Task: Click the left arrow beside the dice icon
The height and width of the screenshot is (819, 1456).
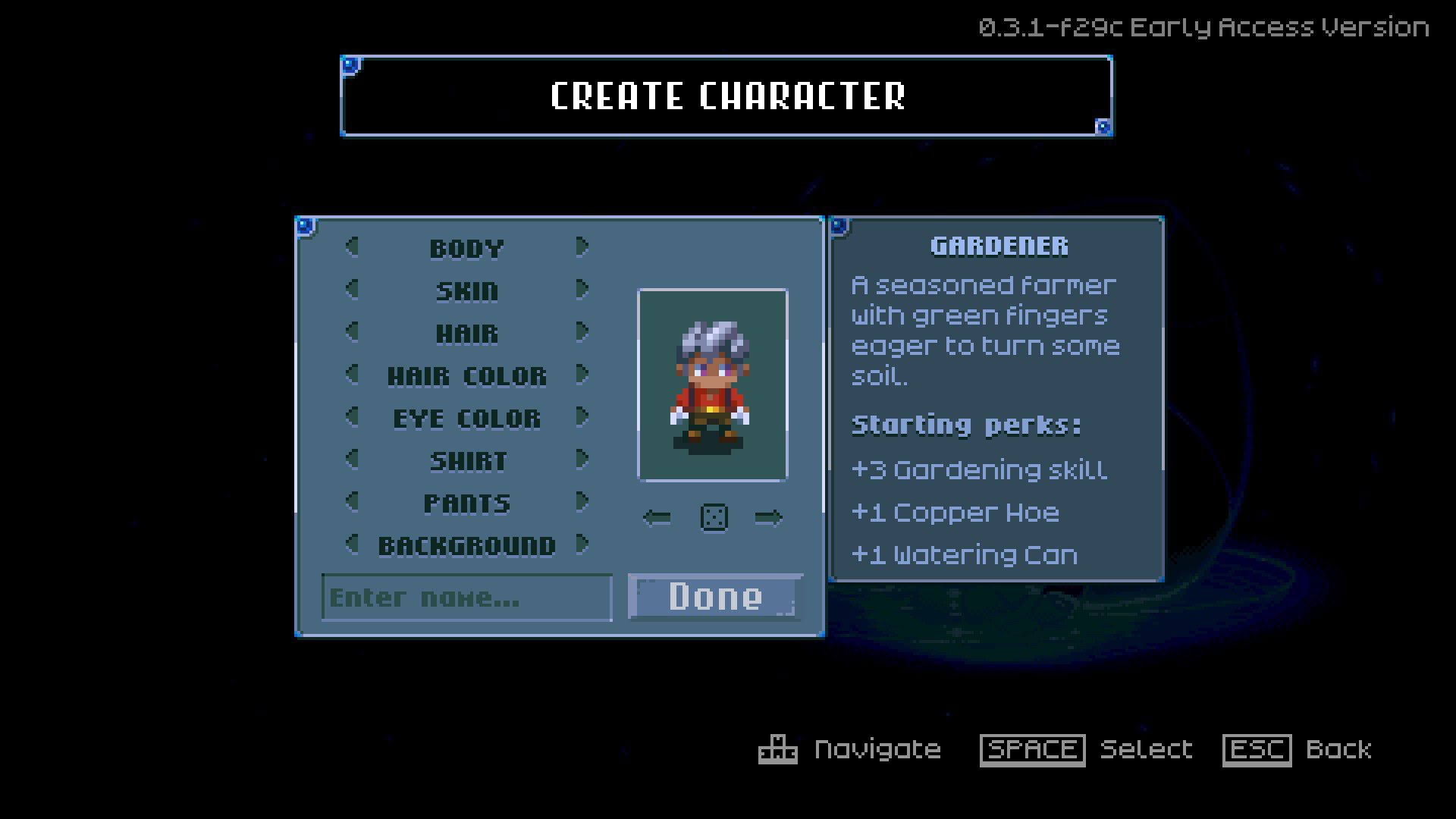Action: tap(657, 516)
